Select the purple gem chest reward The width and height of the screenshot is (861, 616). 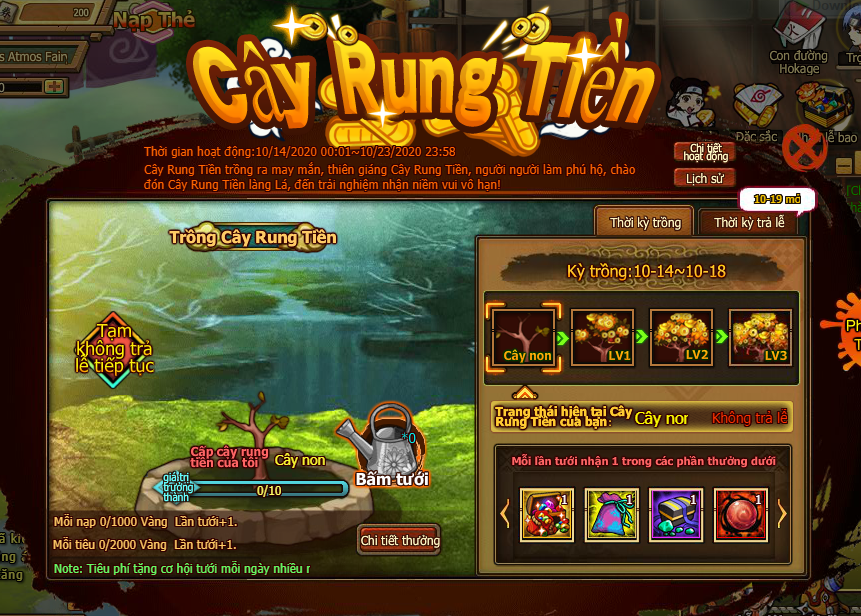(675, 514)
